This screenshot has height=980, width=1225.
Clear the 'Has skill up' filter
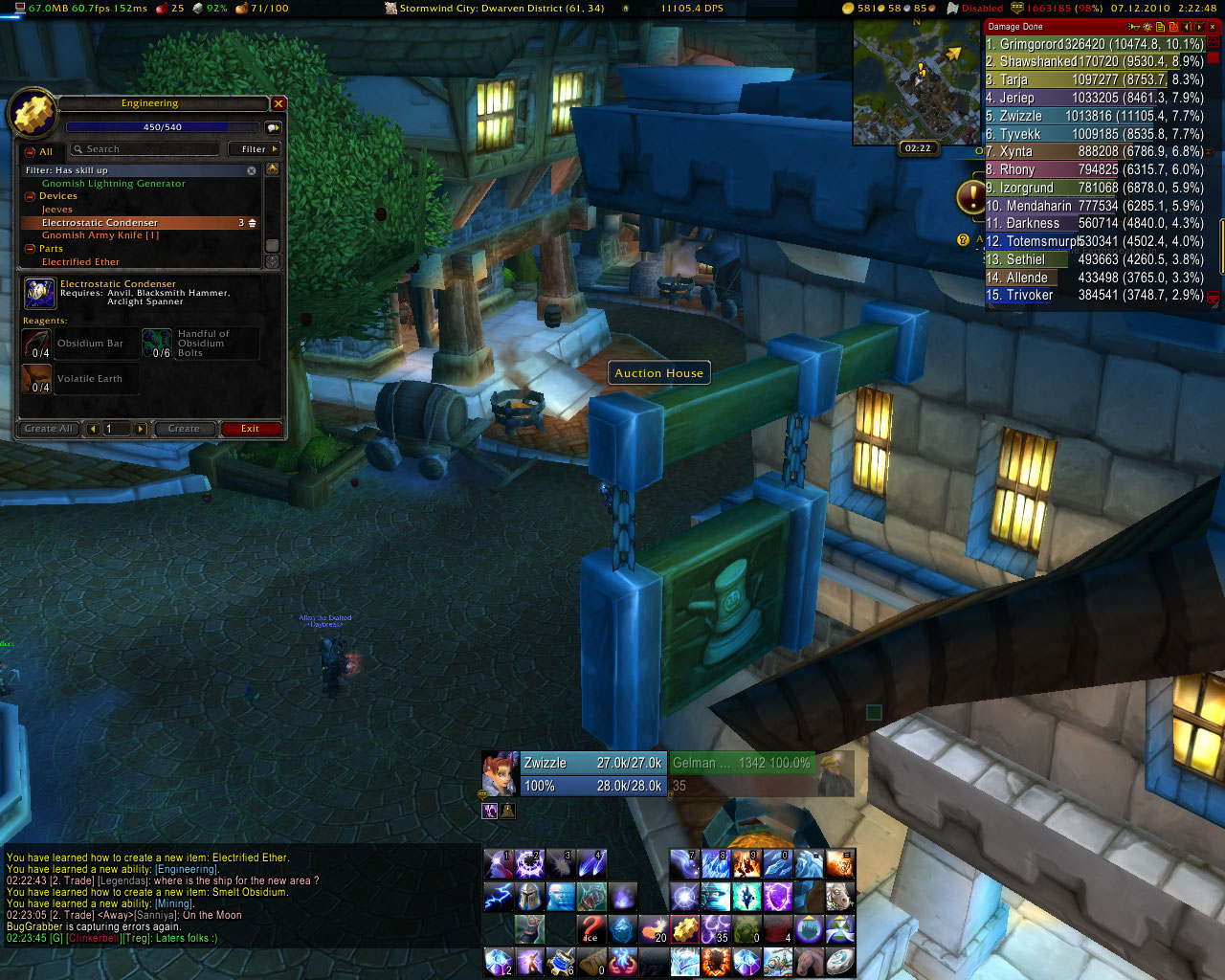pos(252,170)
